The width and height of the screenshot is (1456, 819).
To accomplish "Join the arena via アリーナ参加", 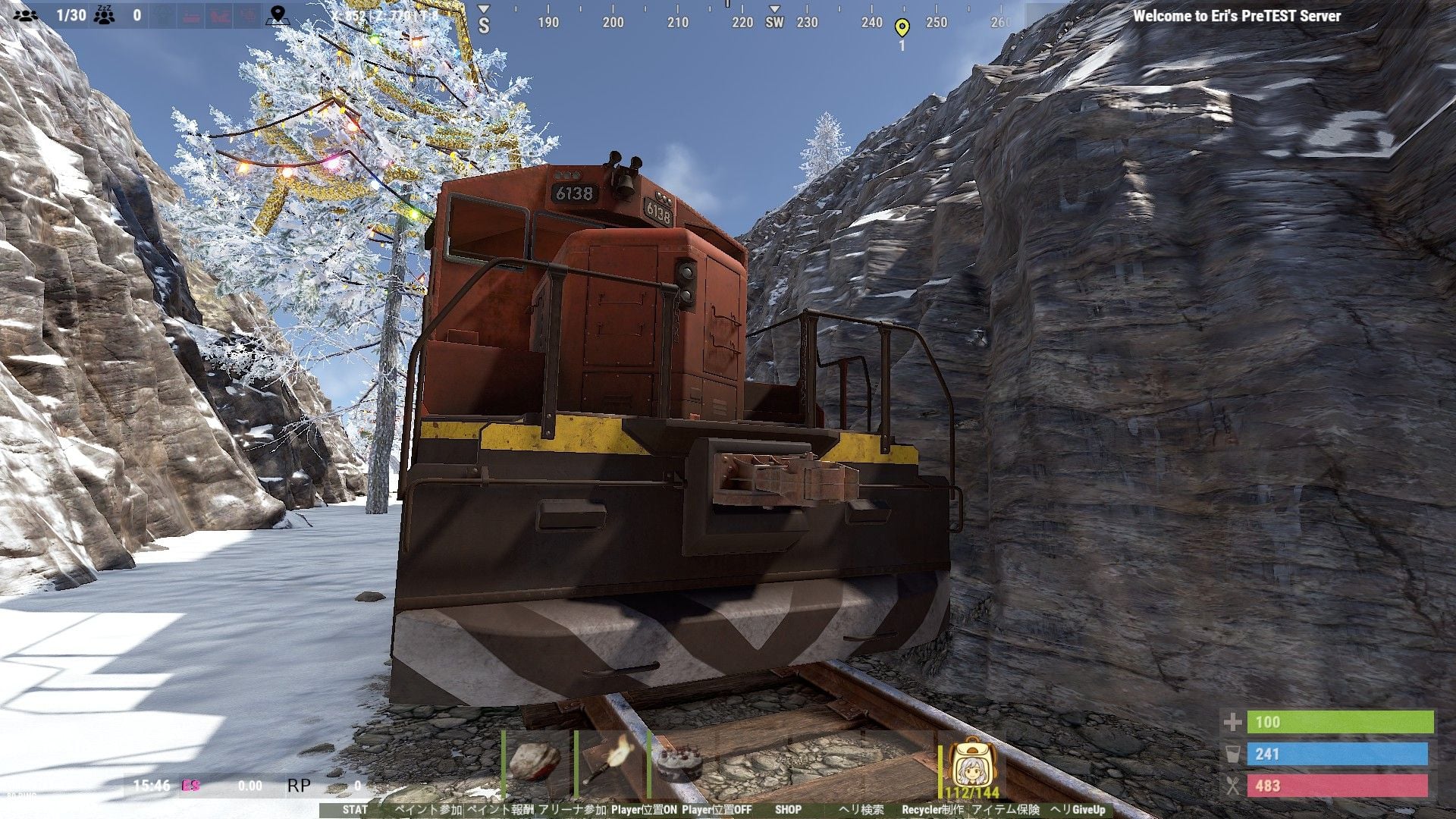I will point(573,810).
